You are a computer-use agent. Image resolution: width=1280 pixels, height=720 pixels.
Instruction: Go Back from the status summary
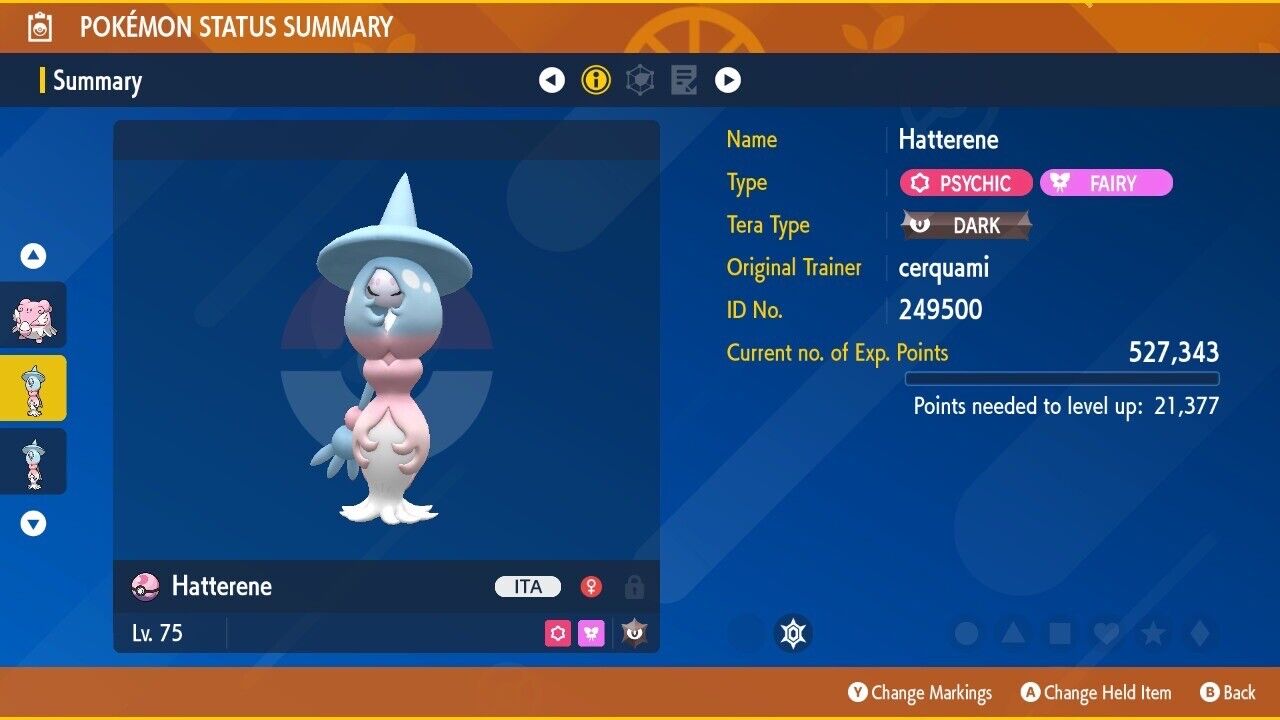1227,692
